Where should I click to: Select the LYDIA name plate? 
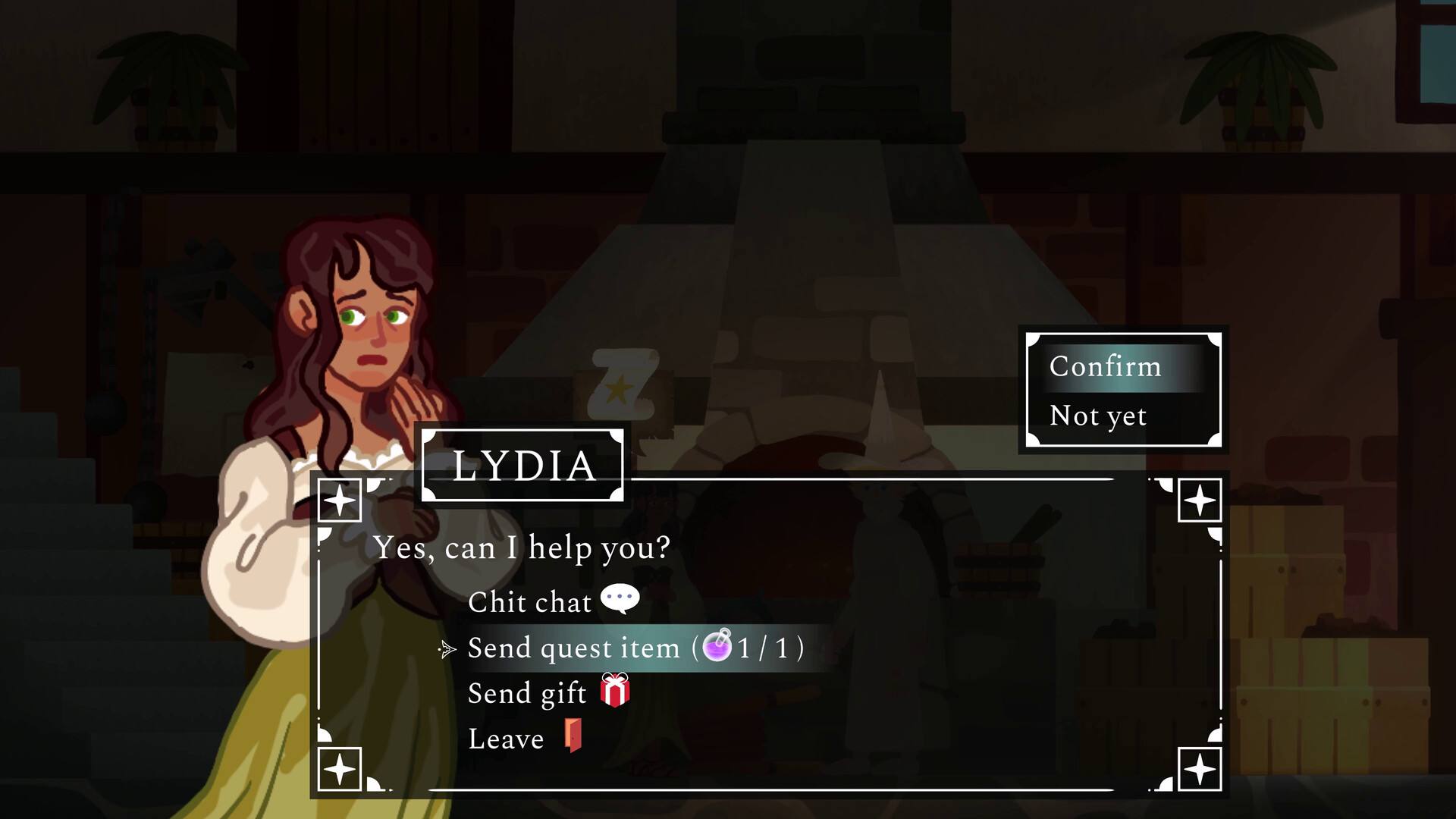click(523, 466)
